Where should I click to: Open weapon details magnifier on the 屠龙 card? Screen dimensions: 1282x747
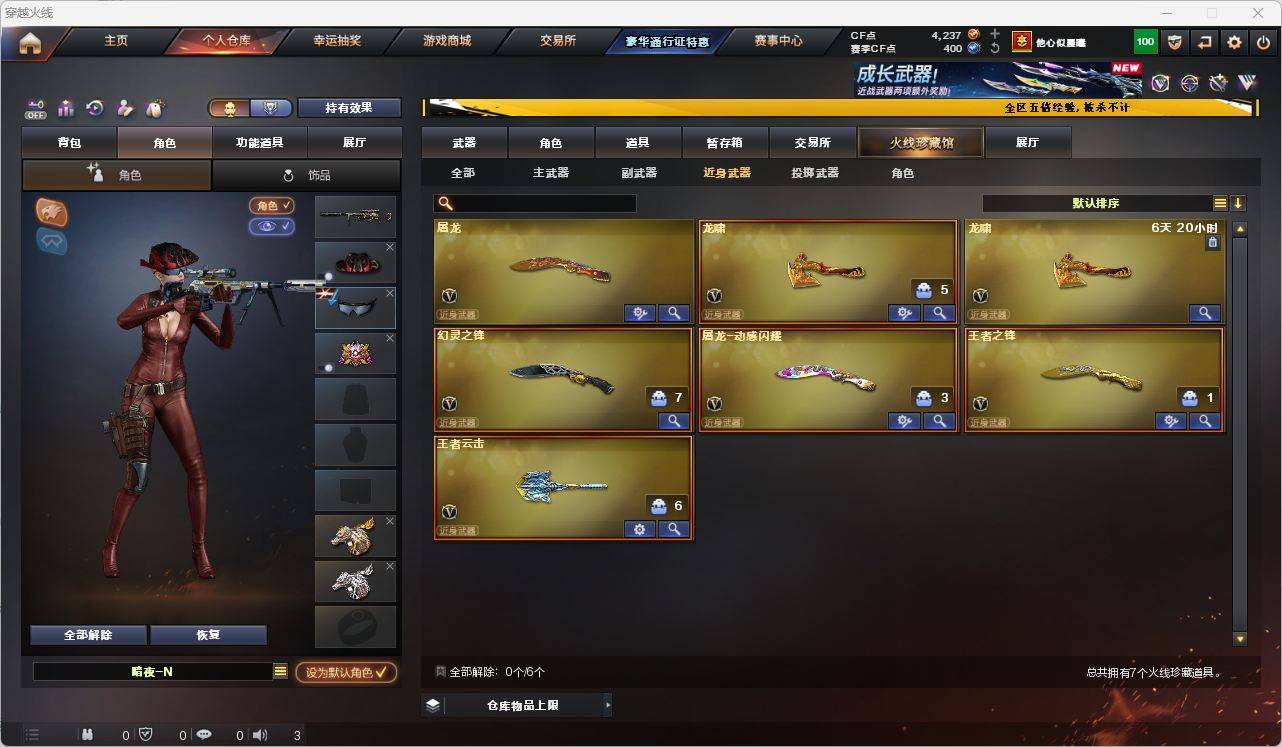tap(673, 312)
